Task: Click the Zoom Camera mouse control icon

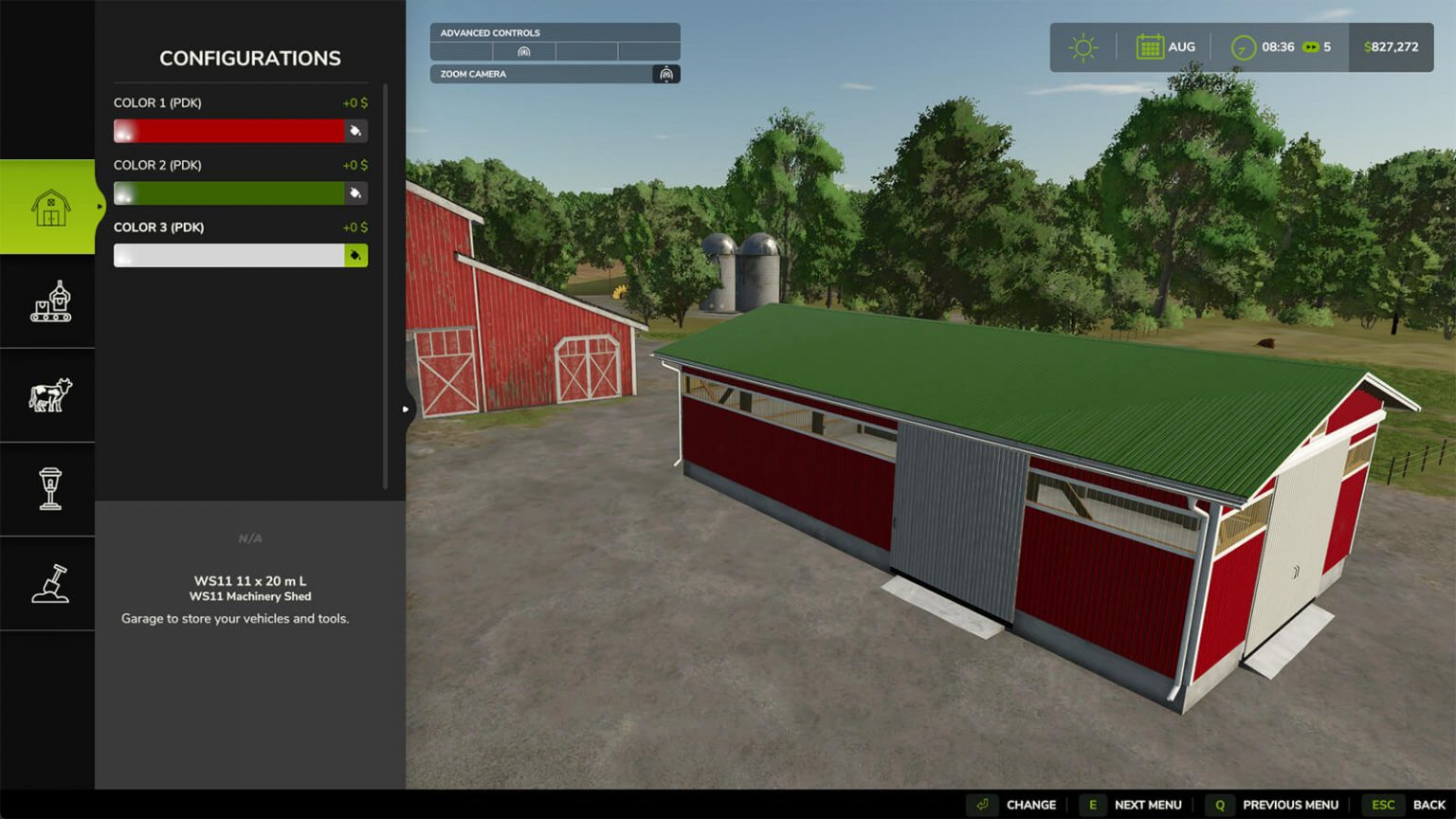Action: point(666,73)
